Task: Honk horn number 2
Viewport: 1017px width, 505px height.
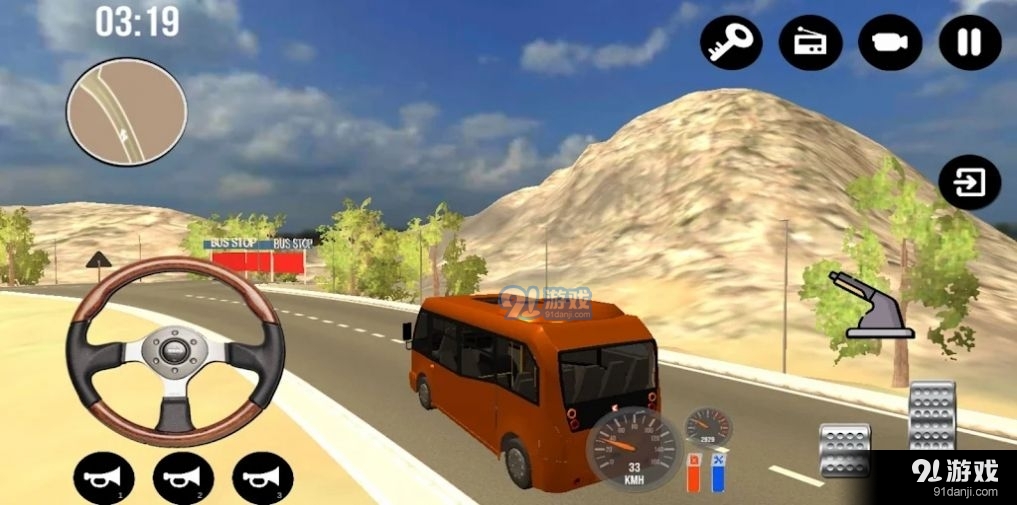Action: 183,479
